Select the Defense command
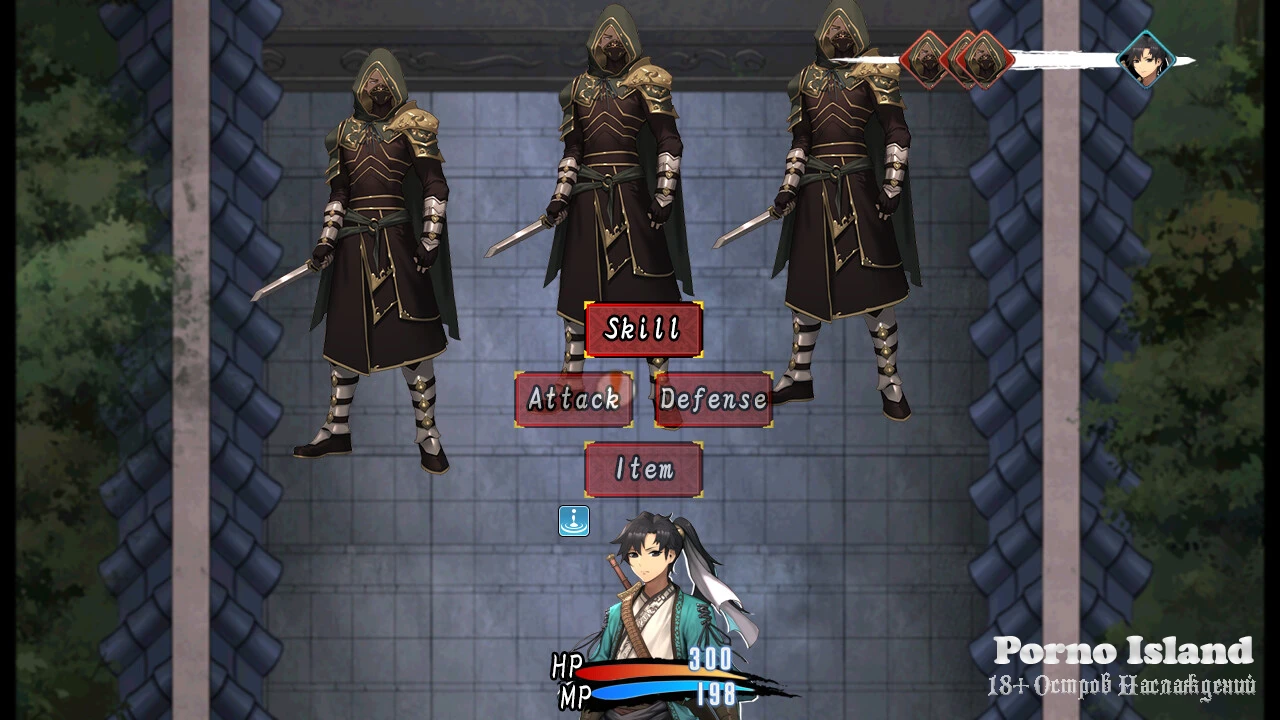 tap(713, 399)
